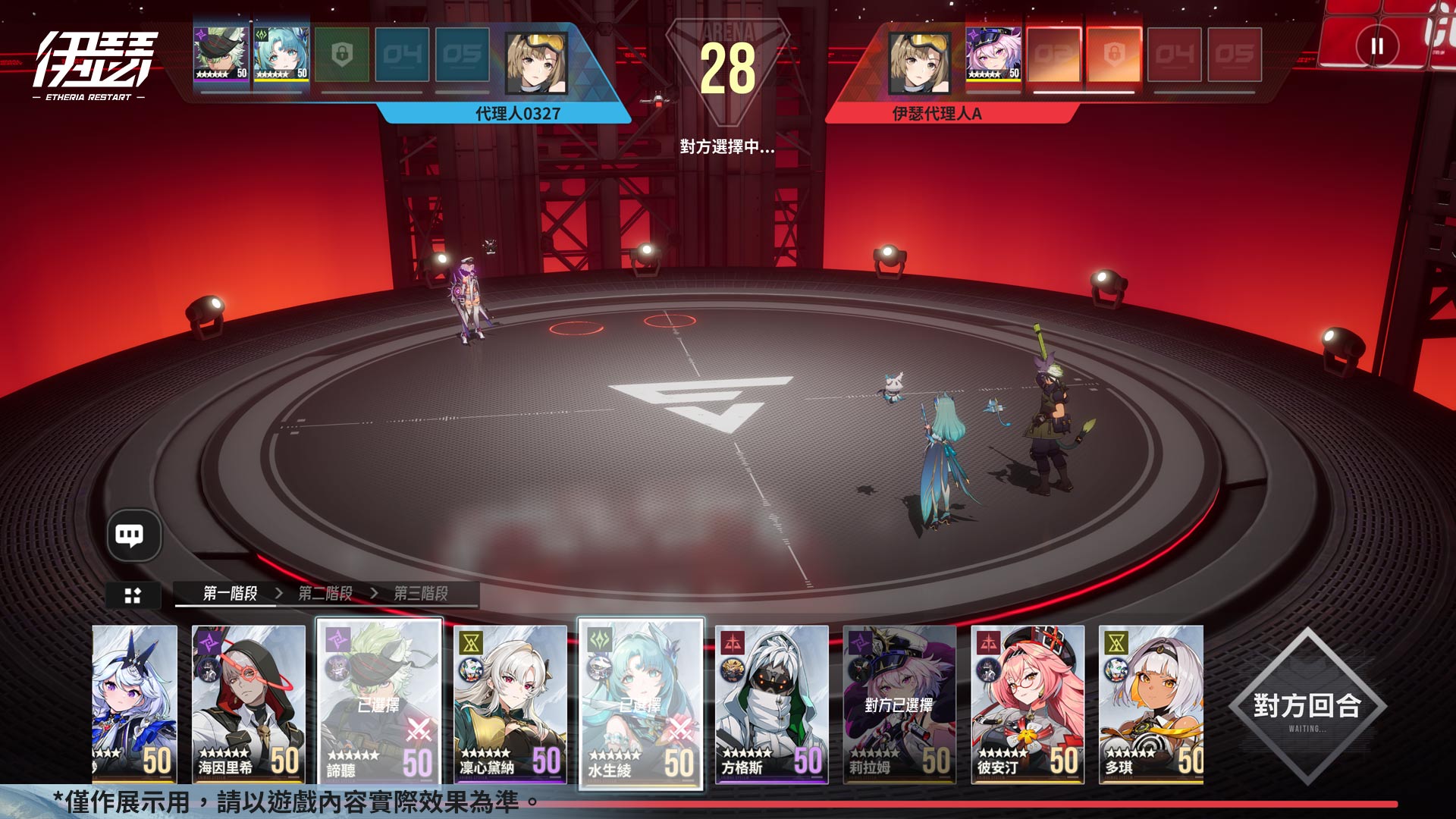Select the 莉拉姆 character card

point(899,703)
